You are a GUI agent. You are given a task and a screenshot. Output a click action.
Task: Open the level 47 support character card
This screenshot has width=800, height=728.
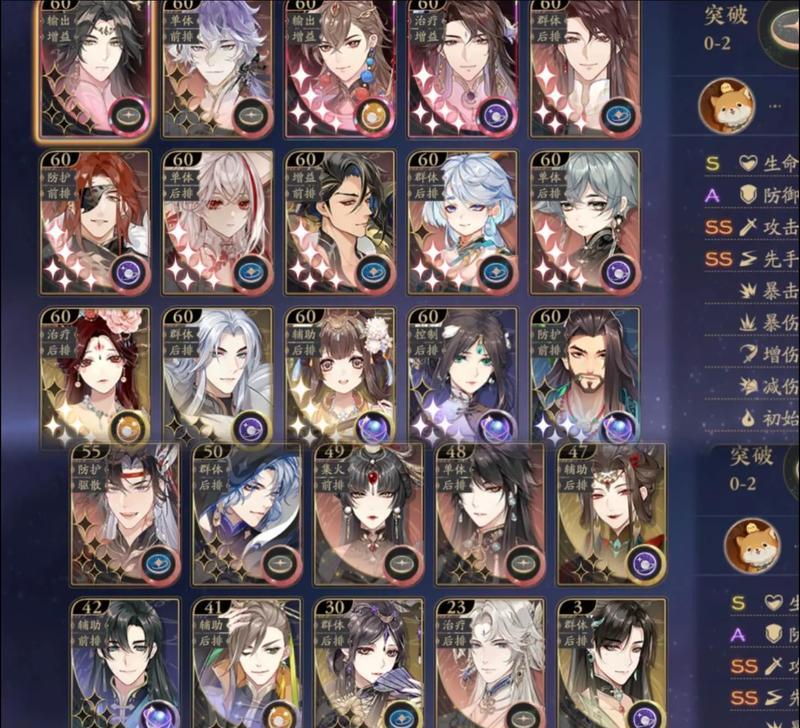[x=611, y=515]
